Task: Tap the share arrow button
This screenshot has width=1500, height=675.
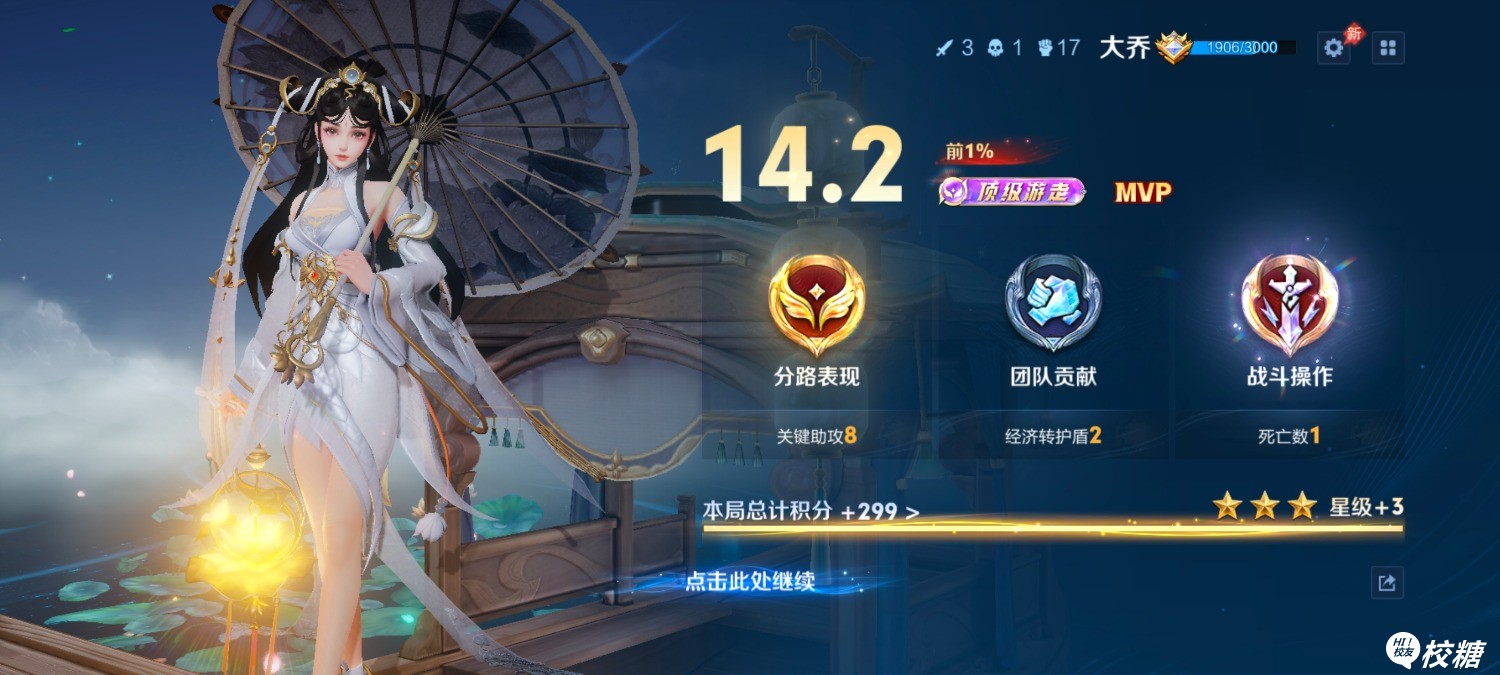Action: coord(1387,583)
